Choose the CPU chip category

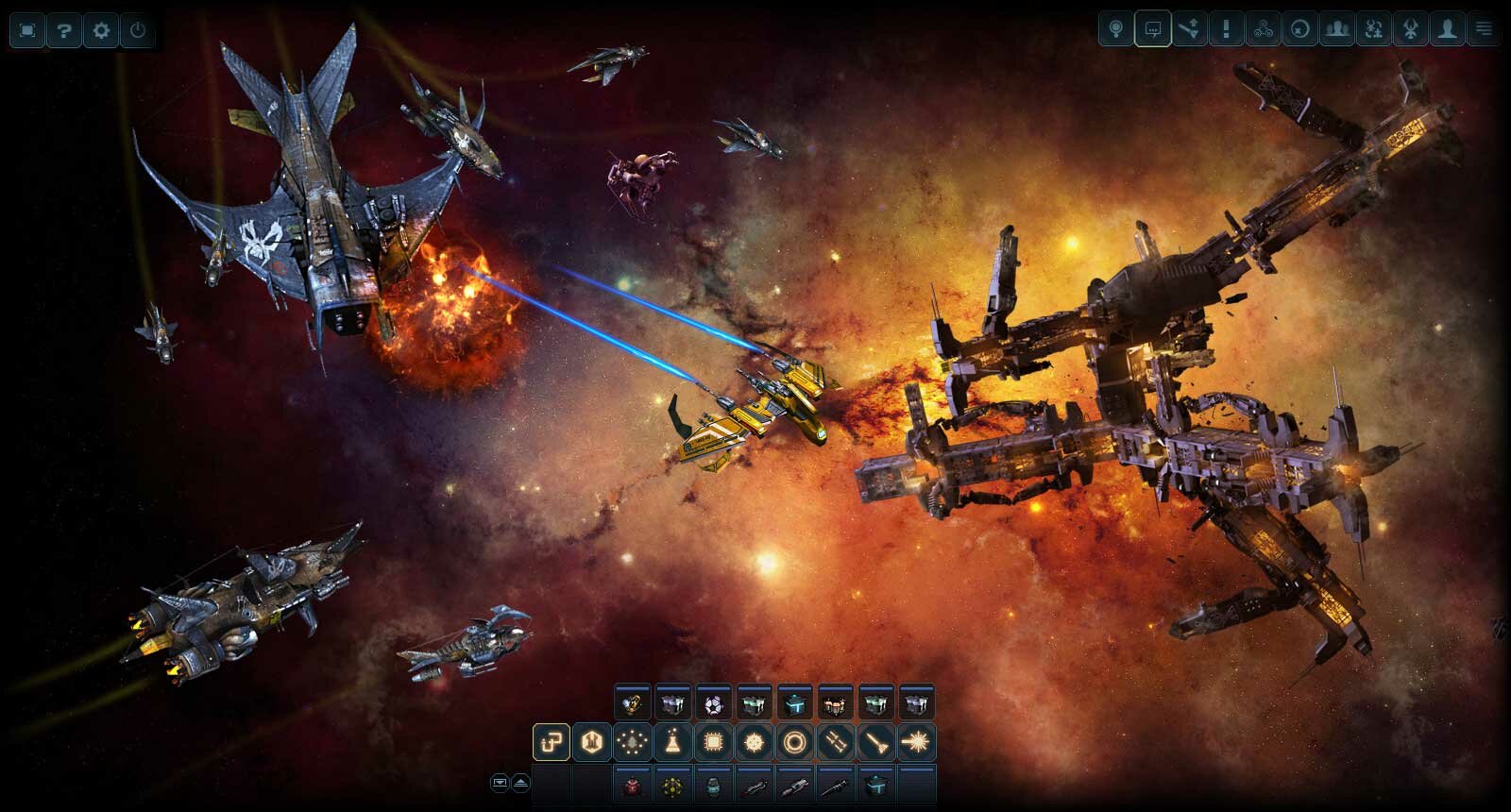[x=713, y=743]
